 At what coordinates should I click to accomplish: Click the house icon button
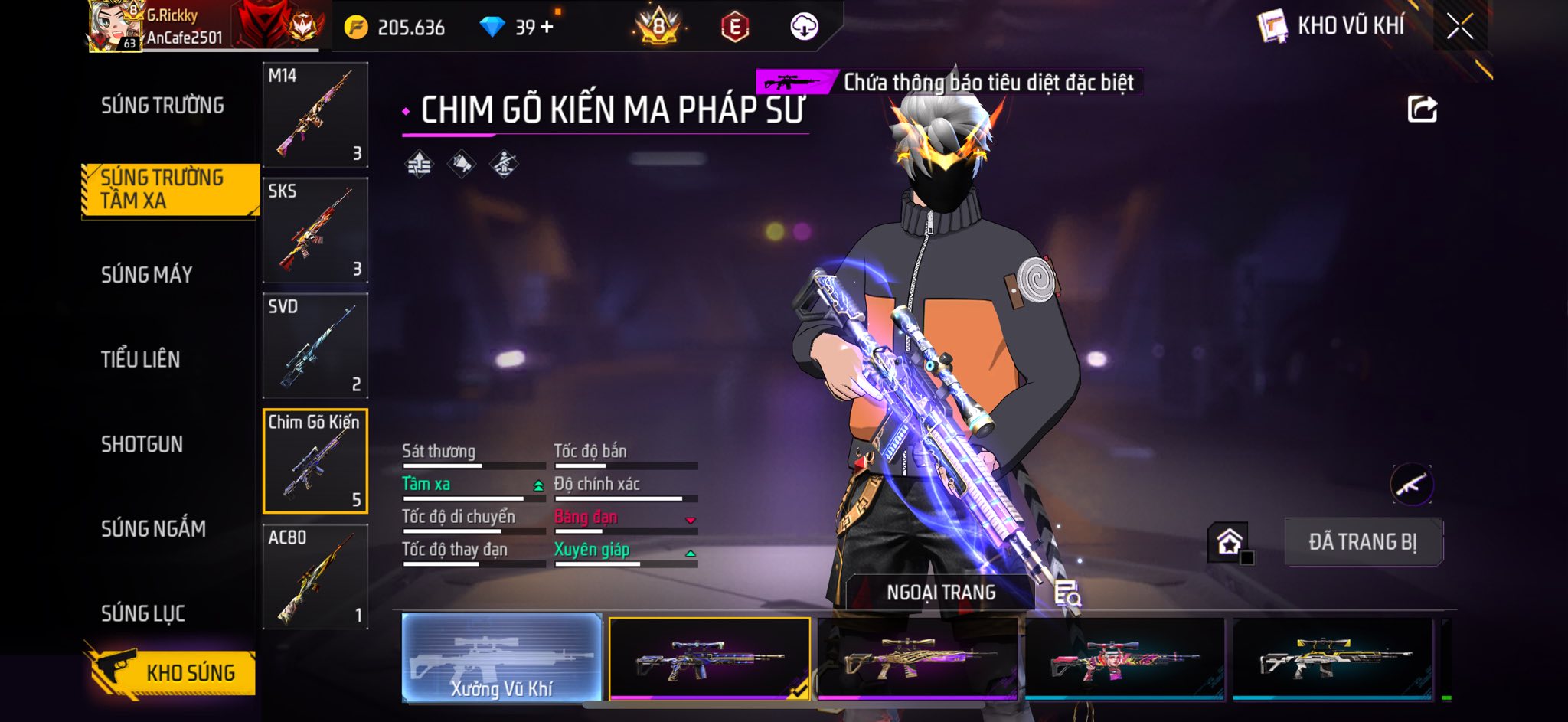point(1229,542)
